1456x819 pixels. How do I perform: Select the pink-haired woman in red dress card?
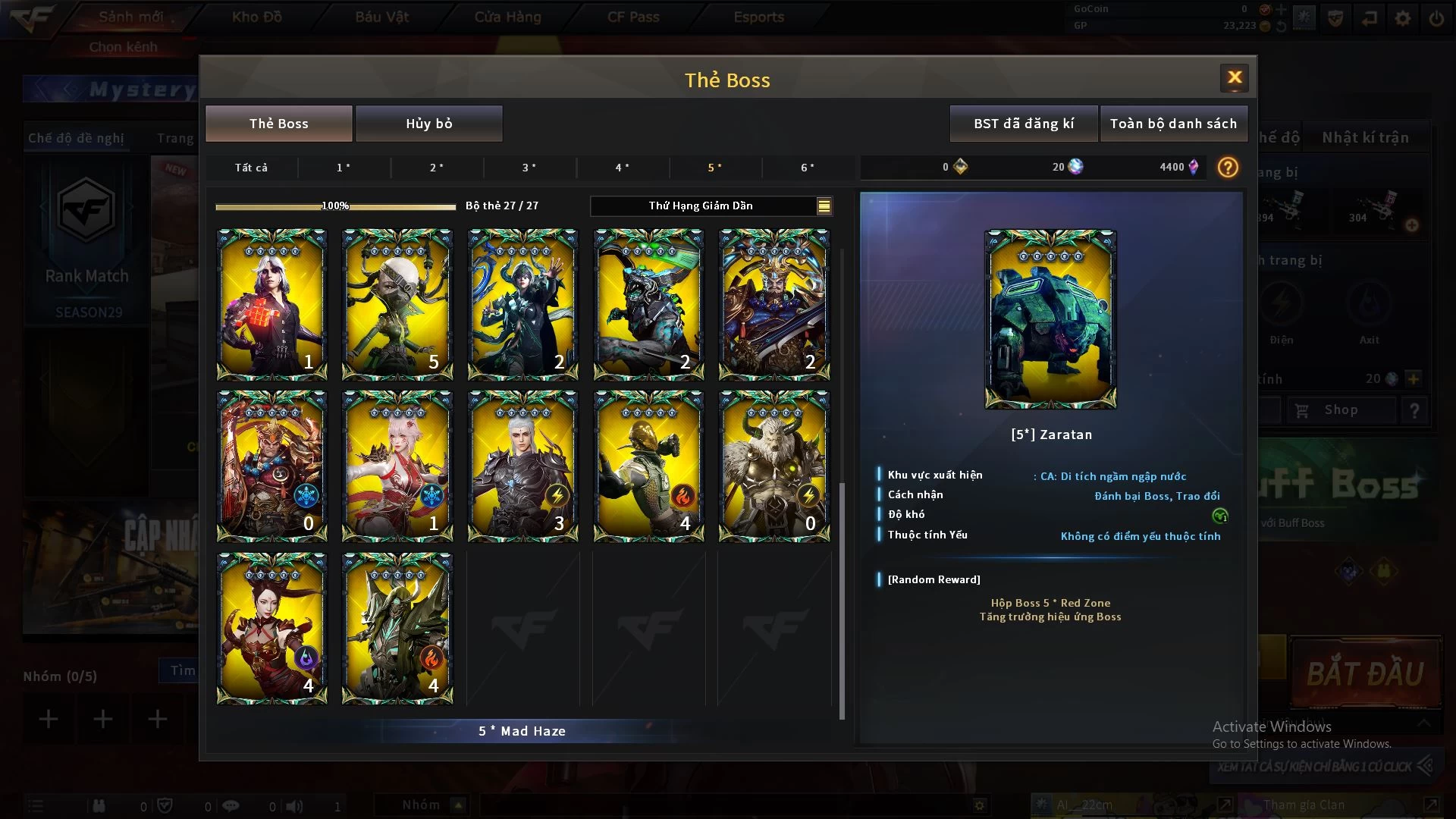pyautogui.click(x=397, y=466)
